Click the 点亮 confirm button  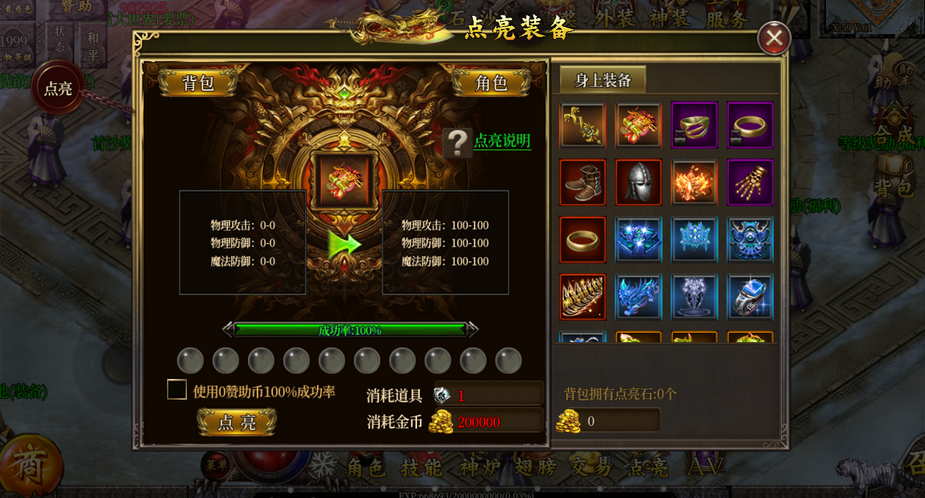pos(236,422)
